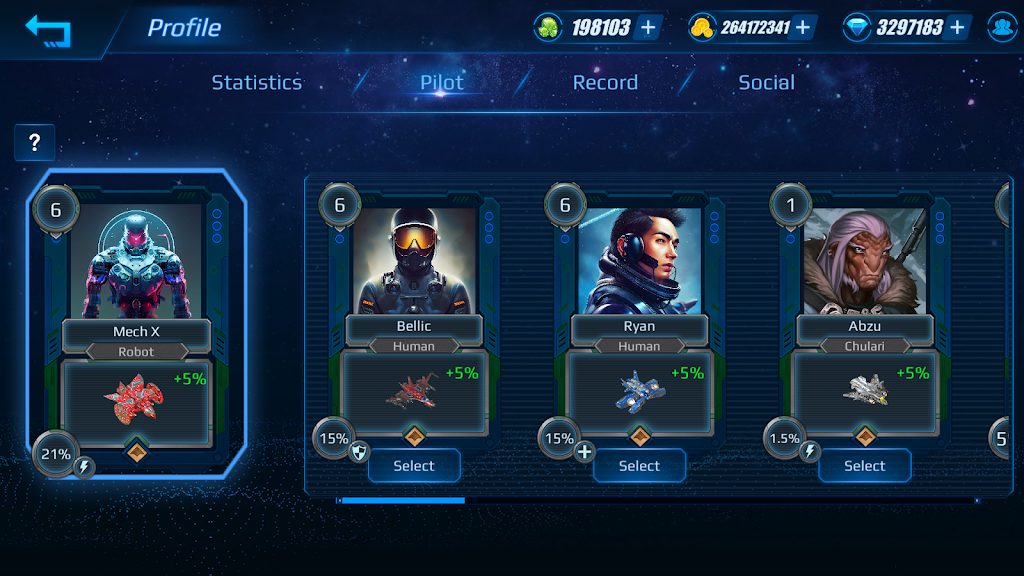Open the friends icon in top corner
The height and width of the screenshot is (576, 1024).
pyautogui.click(x=1001, y=28)
